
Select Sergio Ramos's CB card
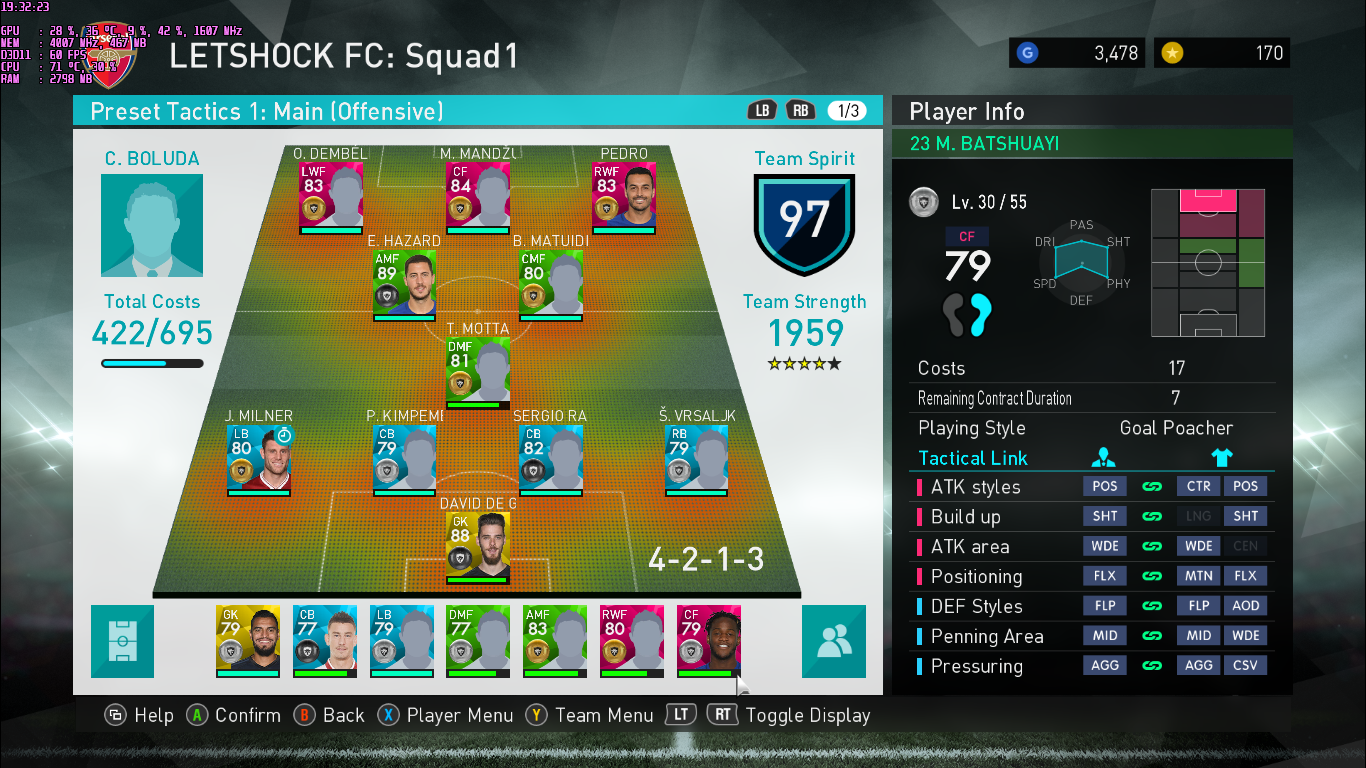(x=551, y=460)
